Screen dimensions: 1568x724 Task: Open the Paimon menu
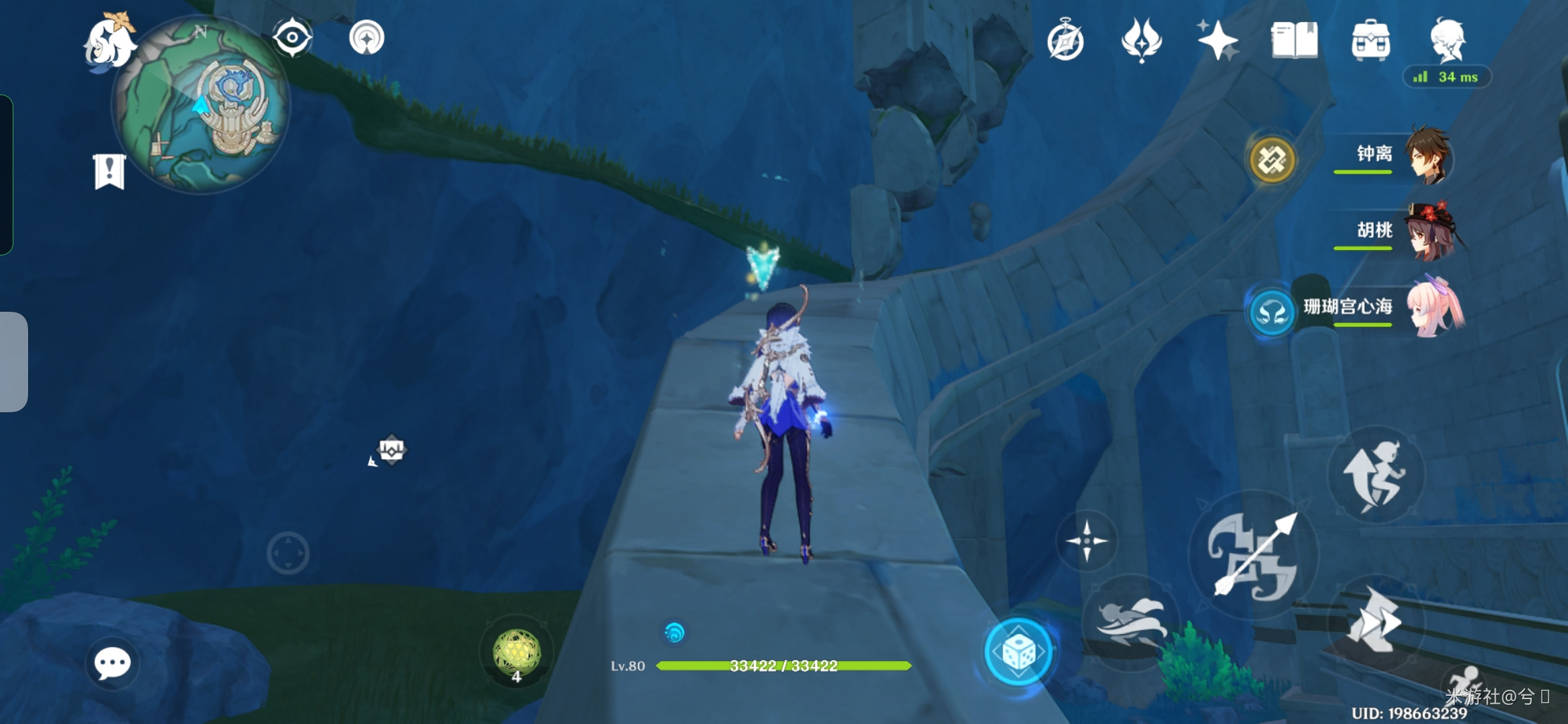pos(109,42)
